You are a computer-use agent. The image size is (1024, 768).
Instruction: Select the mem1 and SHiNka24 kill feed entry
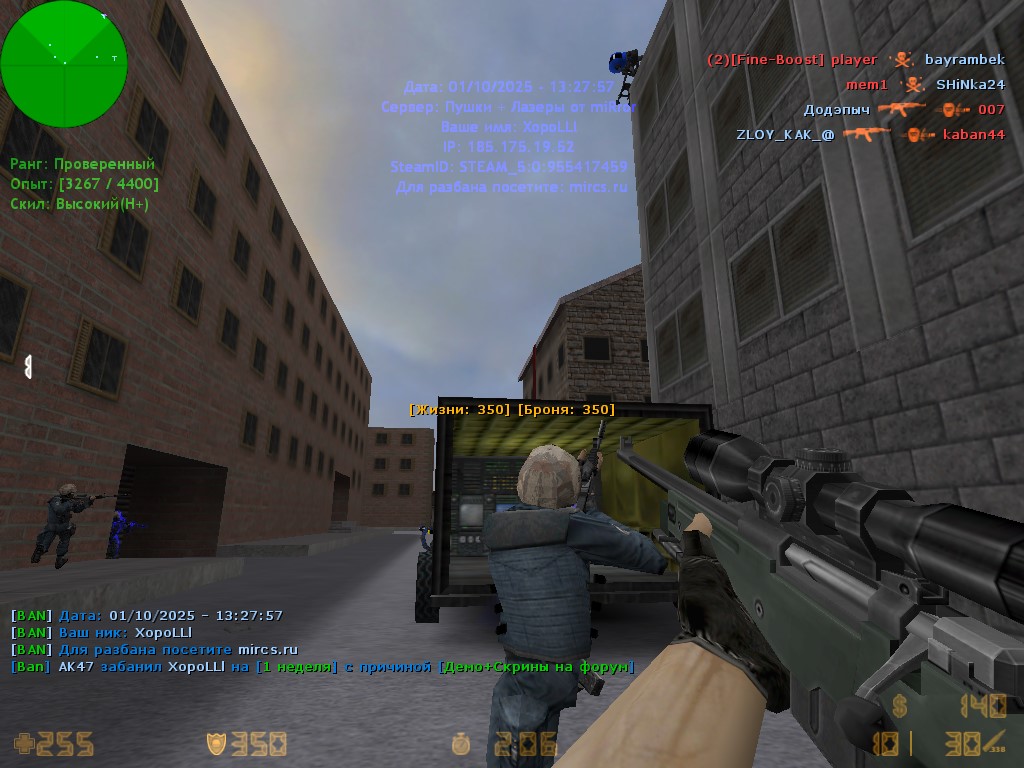[924, 85]
